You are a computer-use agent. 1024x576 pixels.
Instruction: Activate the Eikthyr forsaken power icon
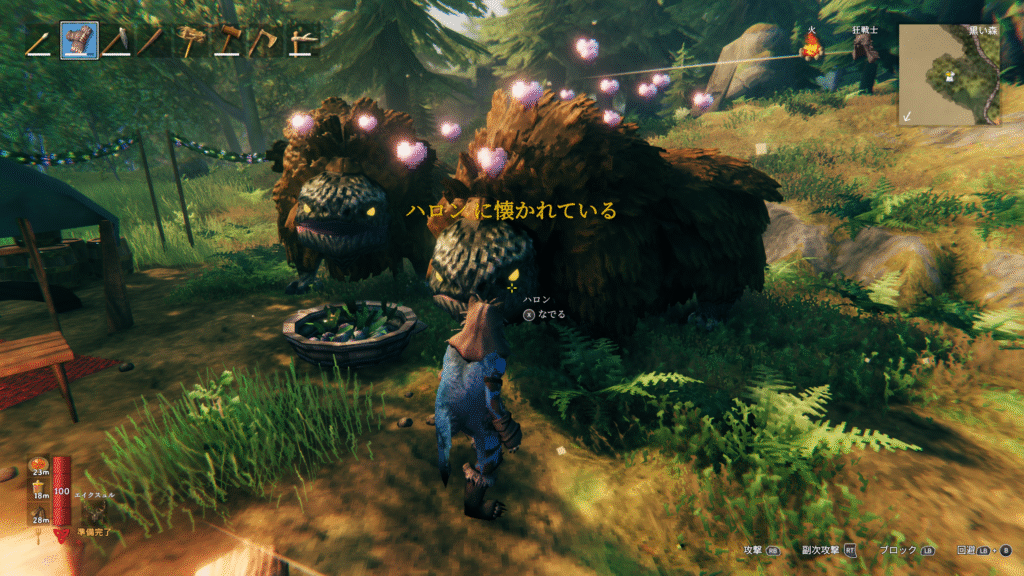(96, 513)
